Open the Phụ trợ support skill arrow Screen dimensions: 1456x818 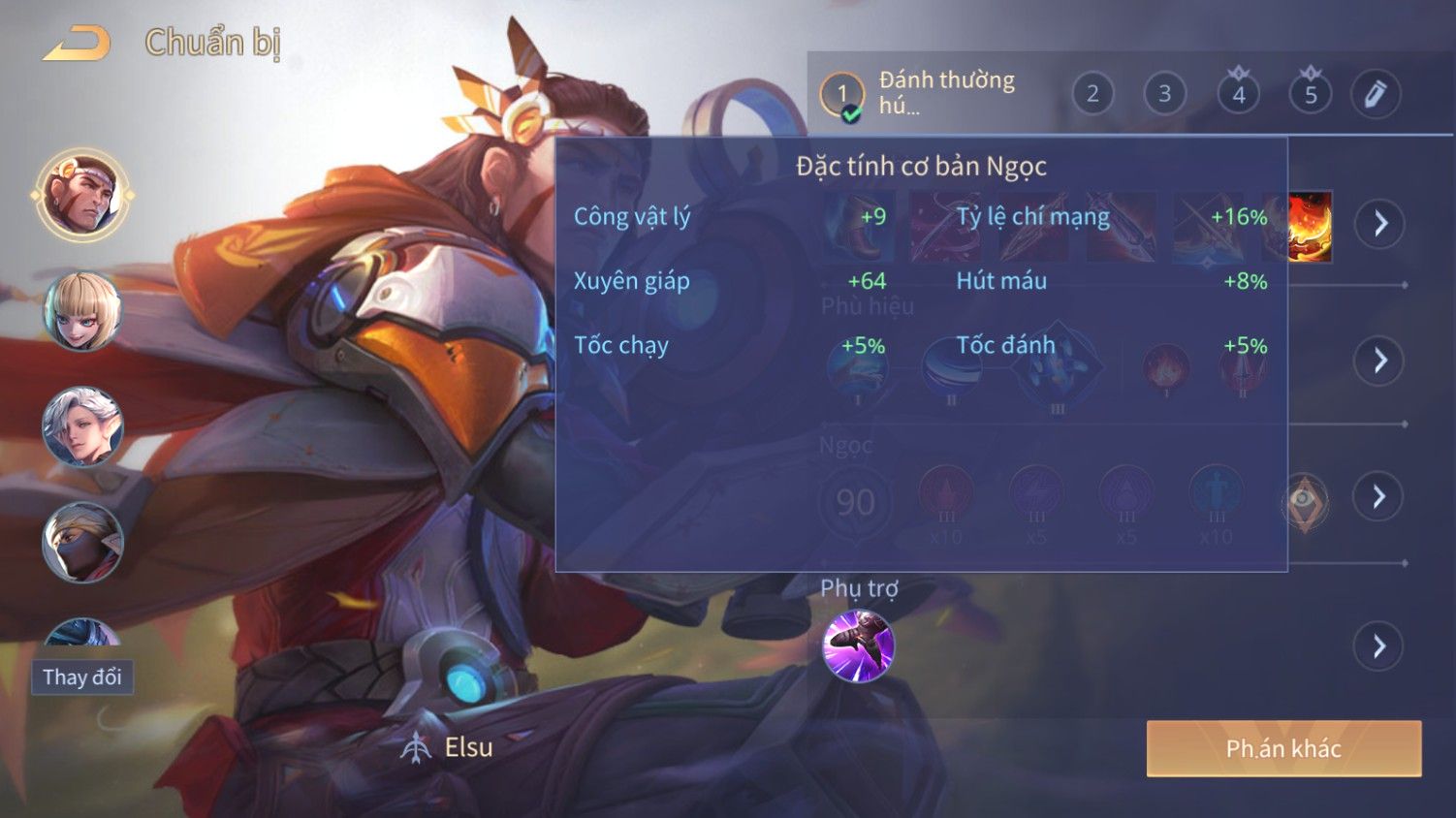coord(1379,646)
